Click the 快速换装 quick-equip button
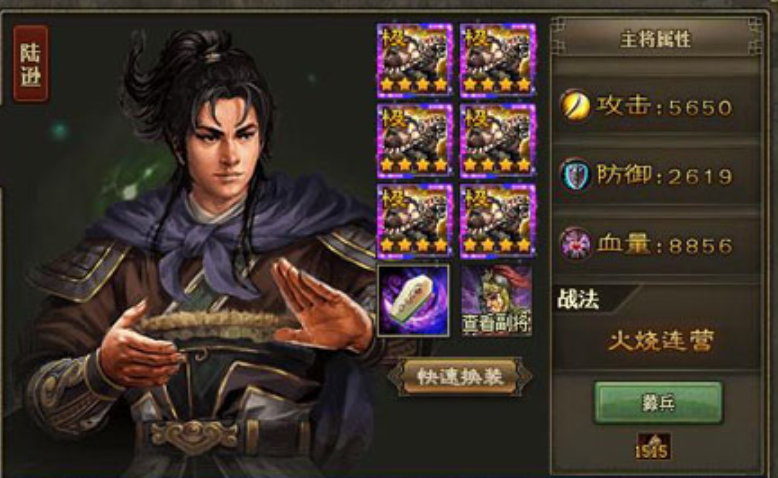The width and height of the screenshot is (778, 478). [460, 376]
